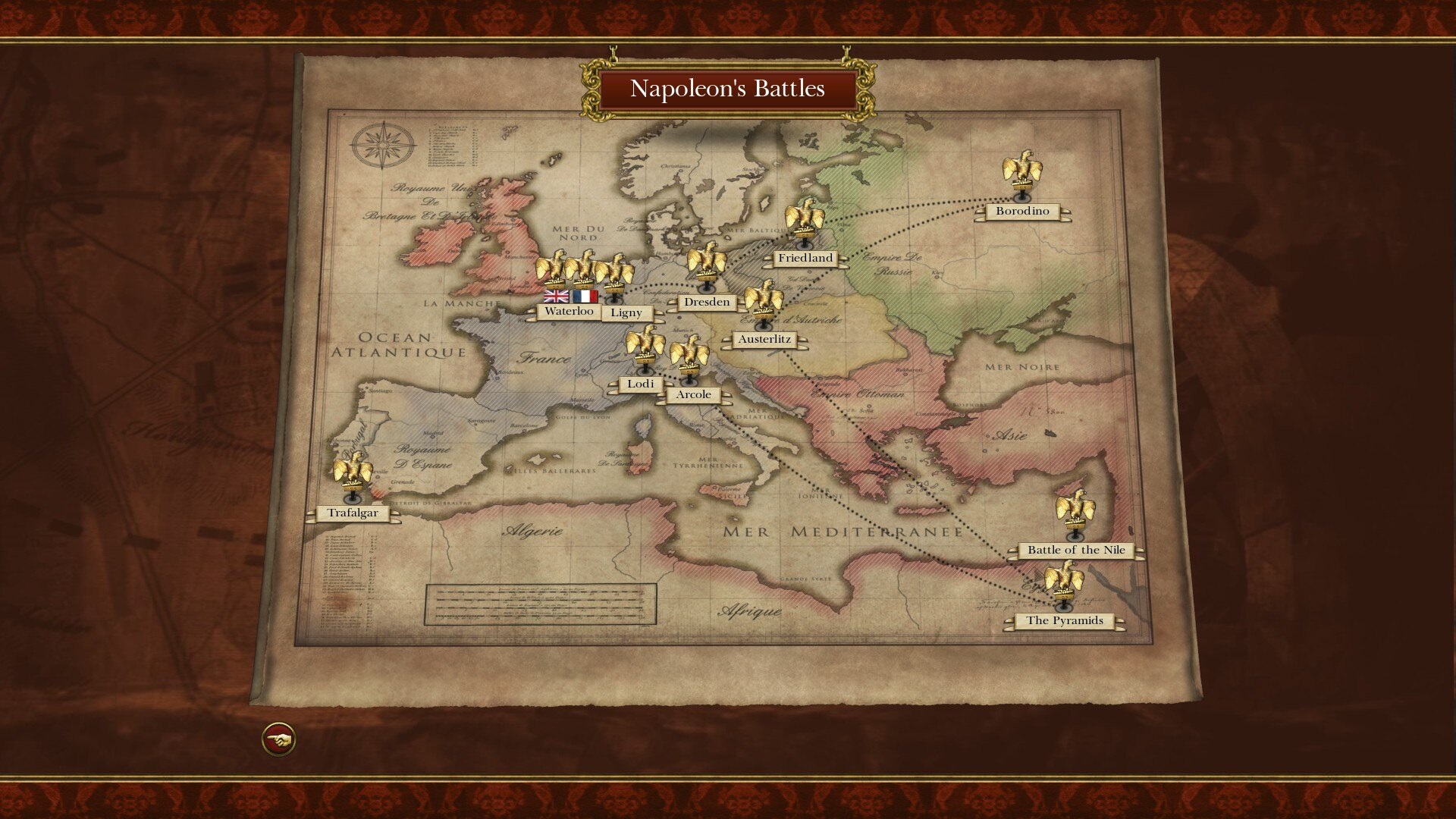1456x819 pixels.
Task: Select the Trafalgar naval battle
Action: 353,513
